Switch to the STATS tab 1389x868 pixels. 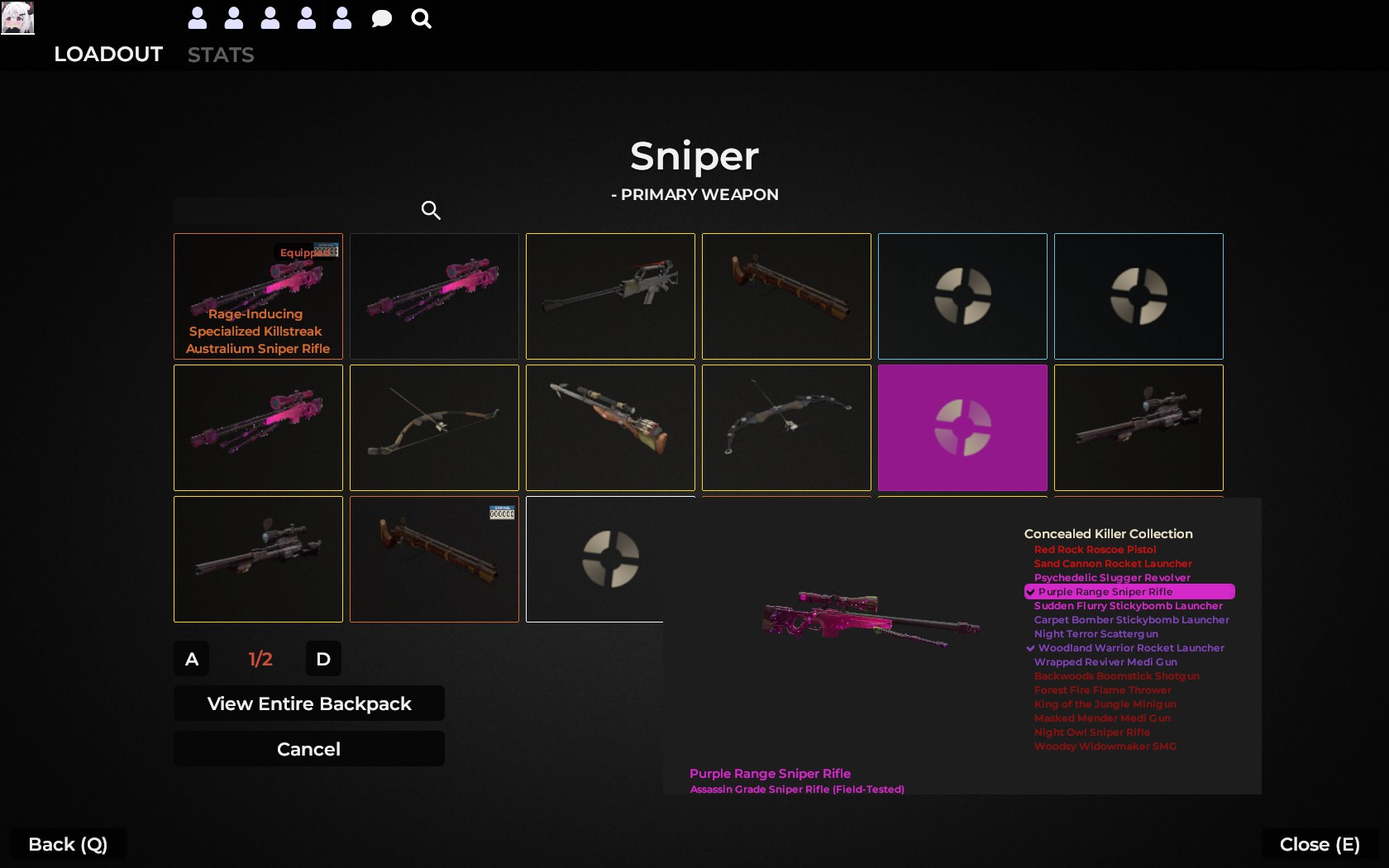[x=220, y=55]
